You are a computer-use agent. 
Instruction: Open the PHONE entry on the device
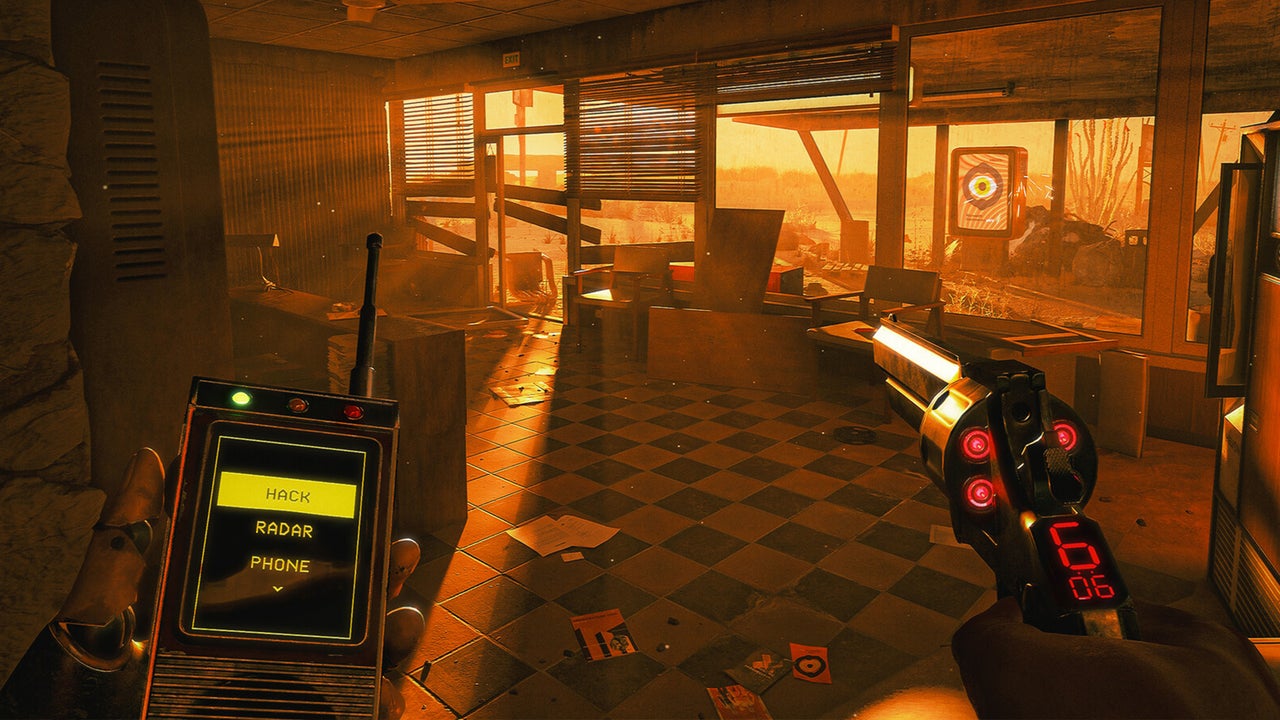[280, 564]
